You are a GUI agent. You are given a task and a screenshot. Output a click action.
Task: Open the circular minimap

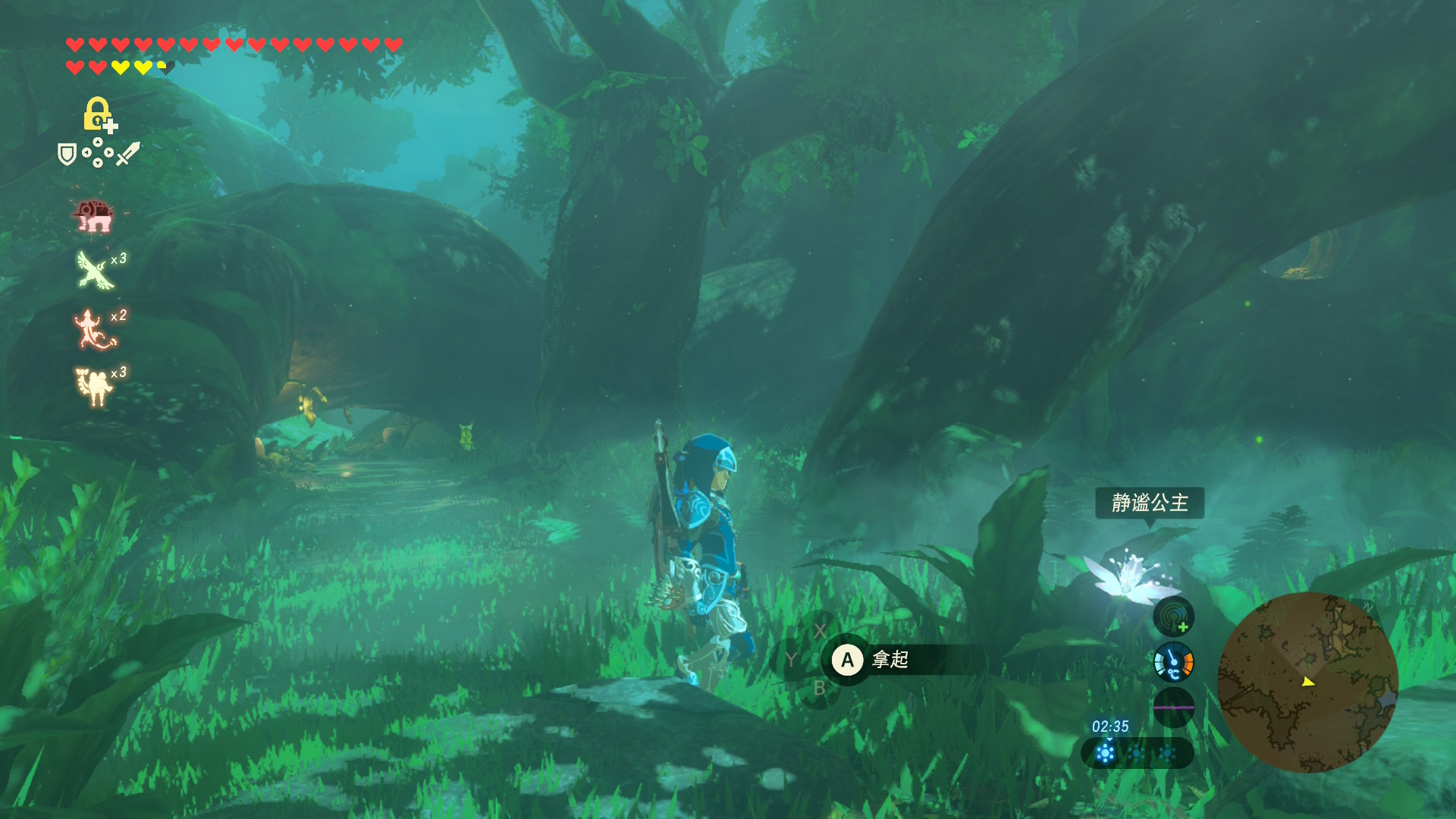[1307, 682]
